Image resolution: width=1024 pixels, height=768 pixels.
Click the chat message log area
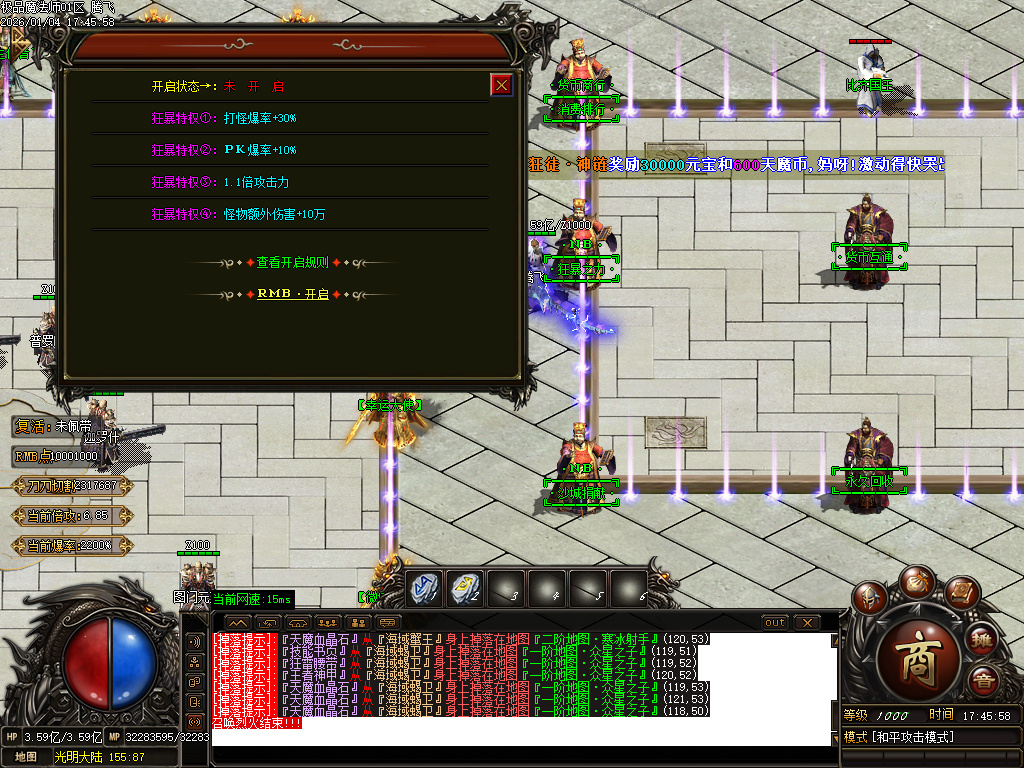[x=520, y=690]
